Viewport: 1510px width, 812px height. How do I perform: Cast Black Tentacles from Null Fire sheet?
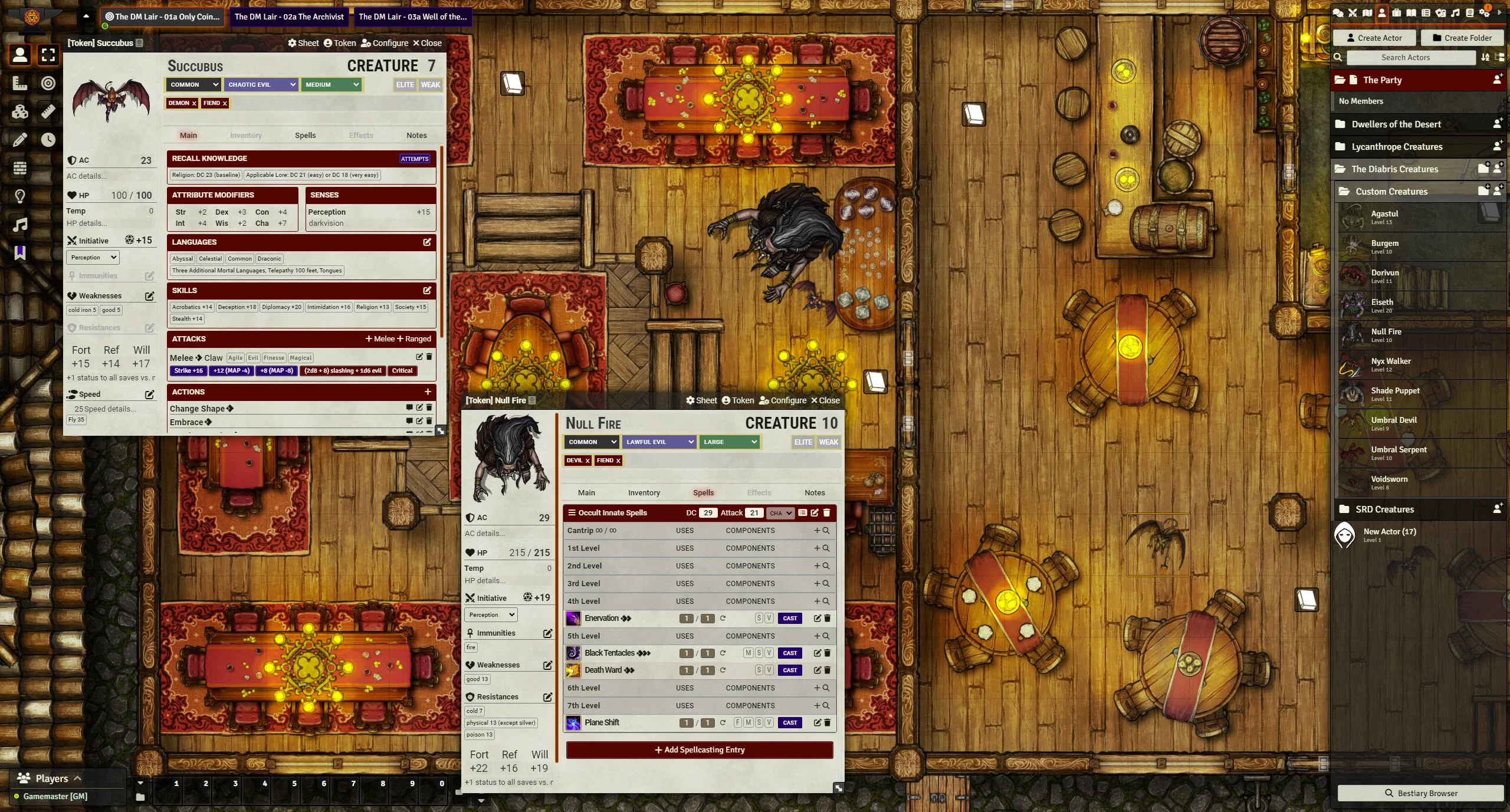pyautogui.click(x=790, y=653)
